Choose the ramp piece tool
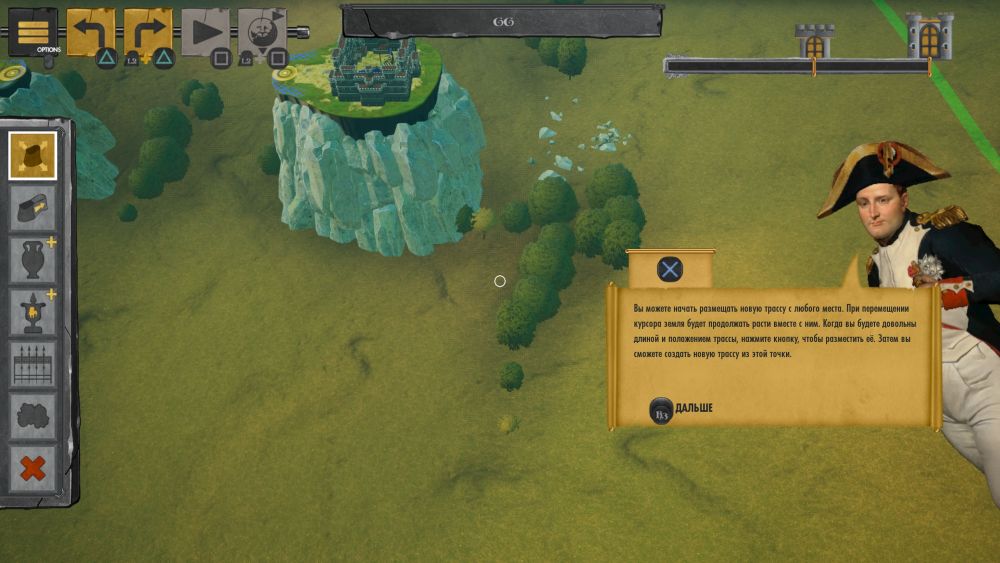The image size is (1000, 563). tap(33, 208)
